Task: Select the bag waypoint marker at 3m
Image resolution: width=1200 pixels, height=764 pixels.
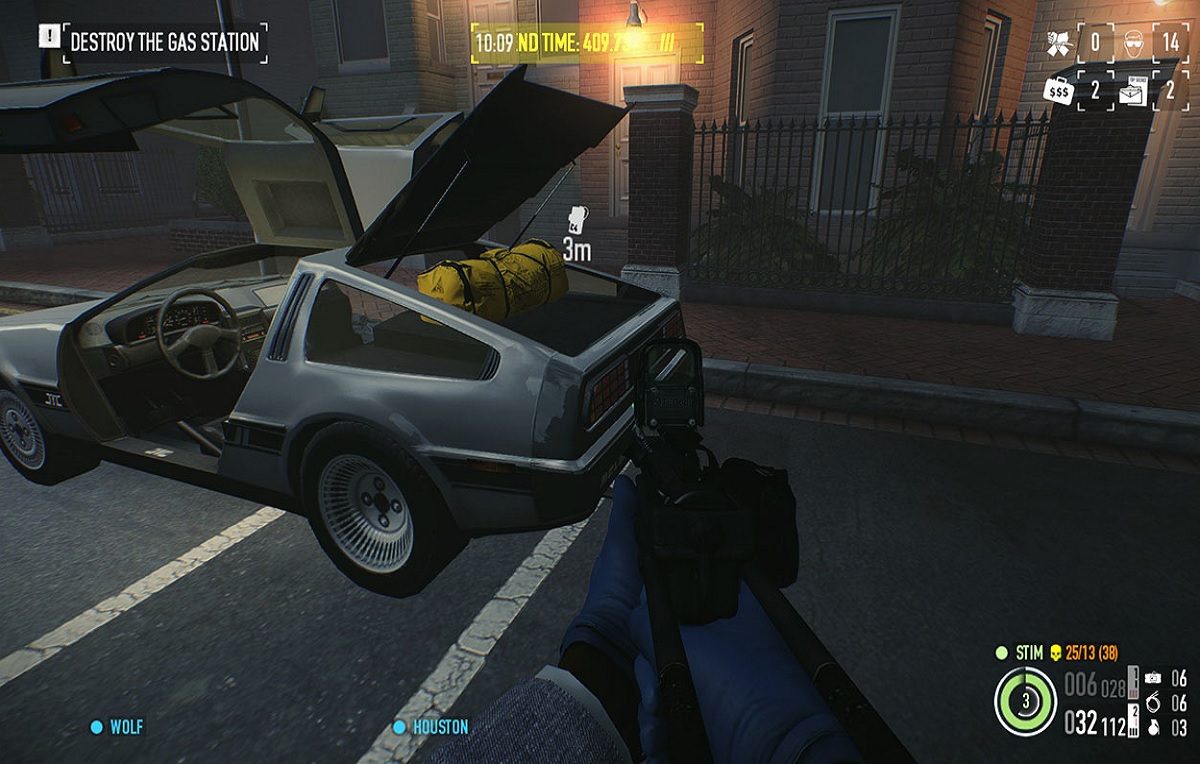Action: [x=575, y=220]
